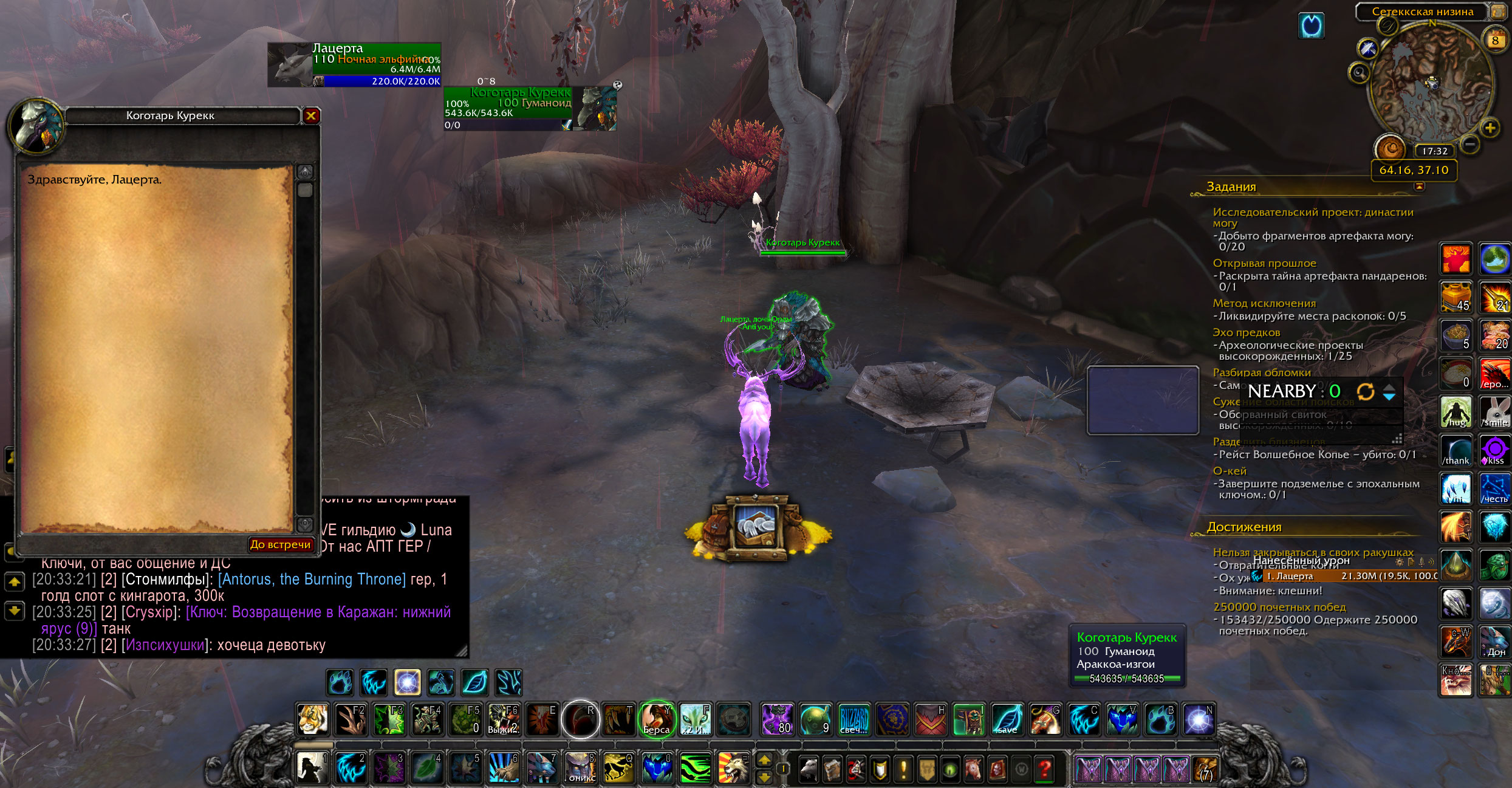Activate the tiger cat form ability
The height and width of the screenshot is (788, 1512).
(x=313, y=719)
